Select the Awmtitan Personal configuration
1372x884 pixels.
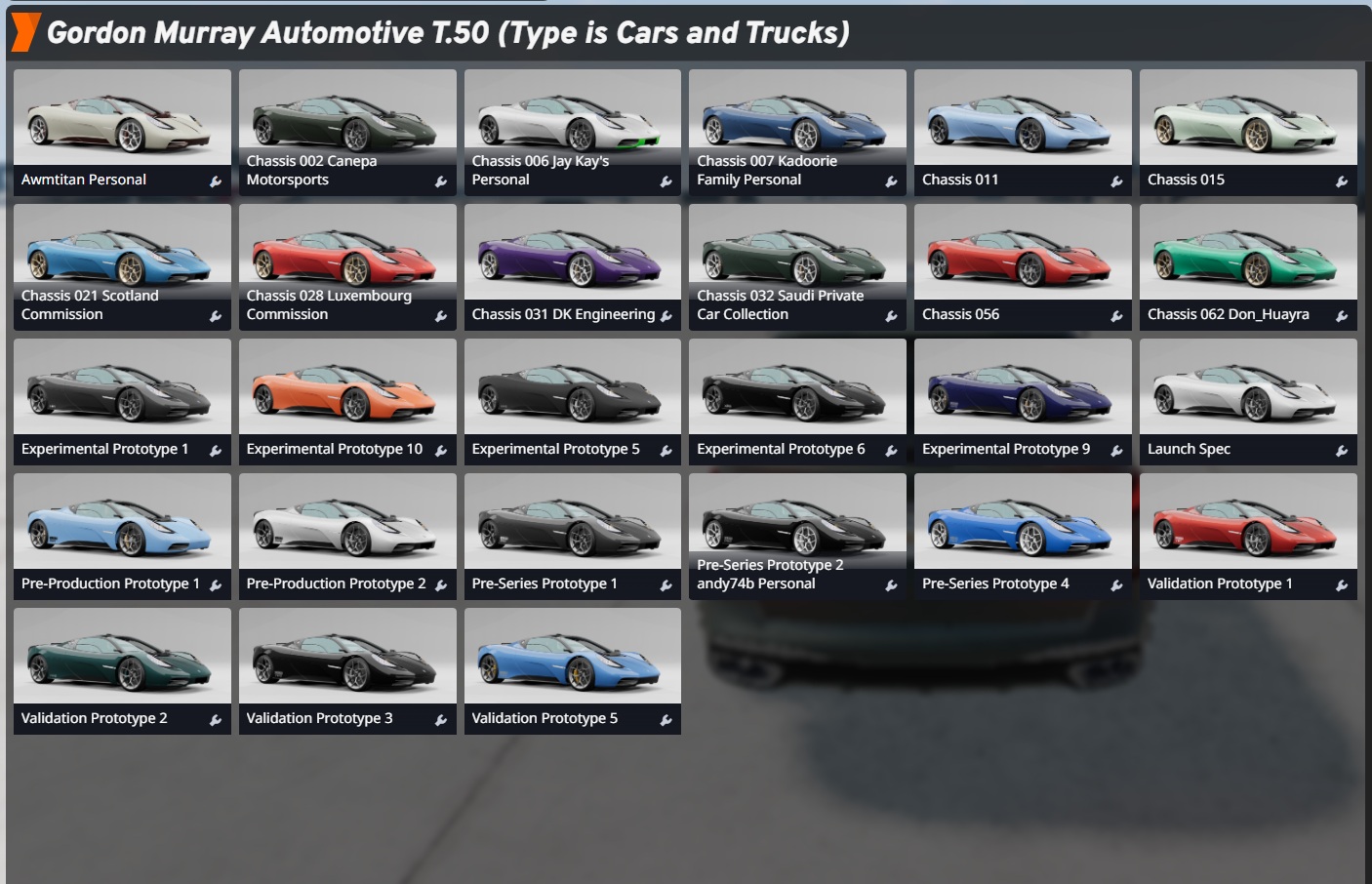(x=122, y=132)
